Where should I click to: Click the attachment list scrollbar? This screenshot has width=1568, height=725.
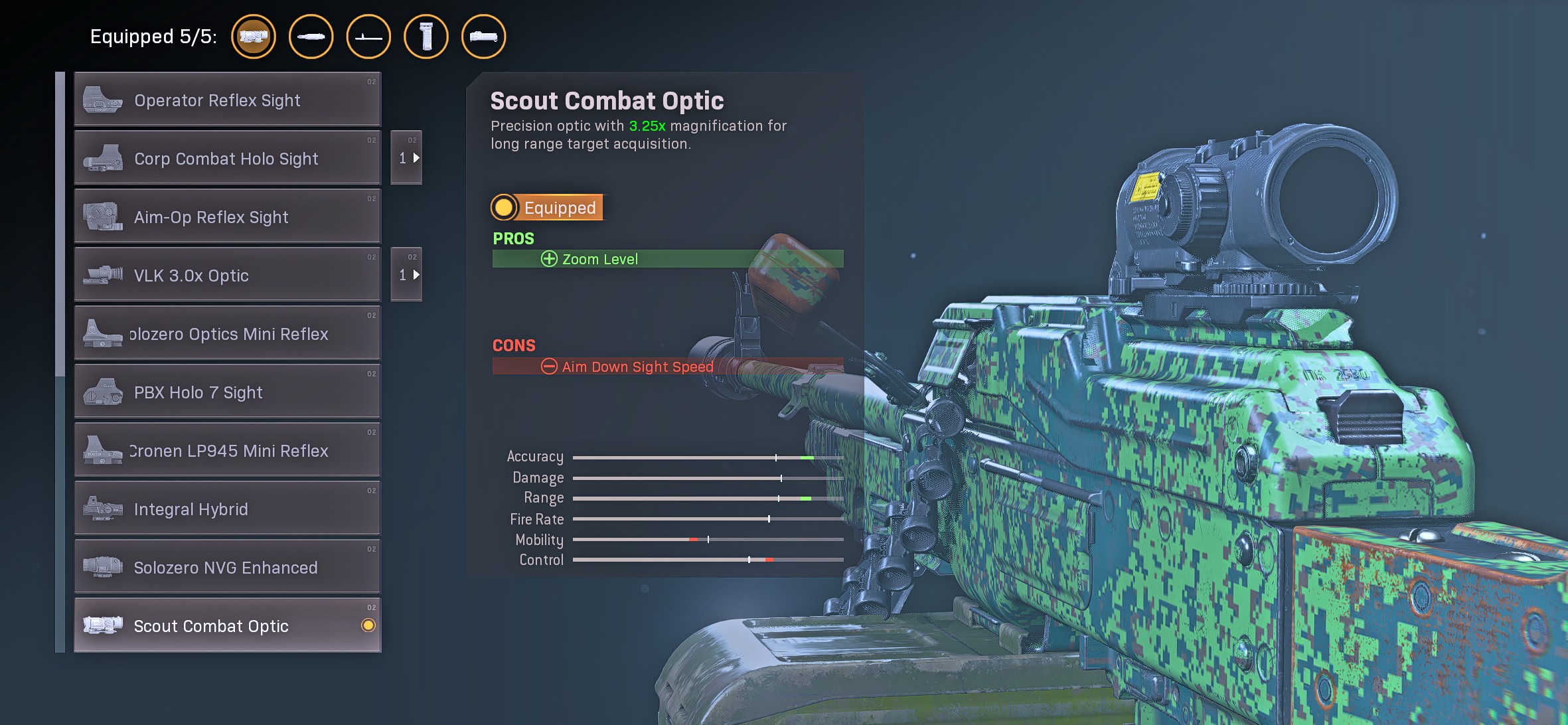60,226
